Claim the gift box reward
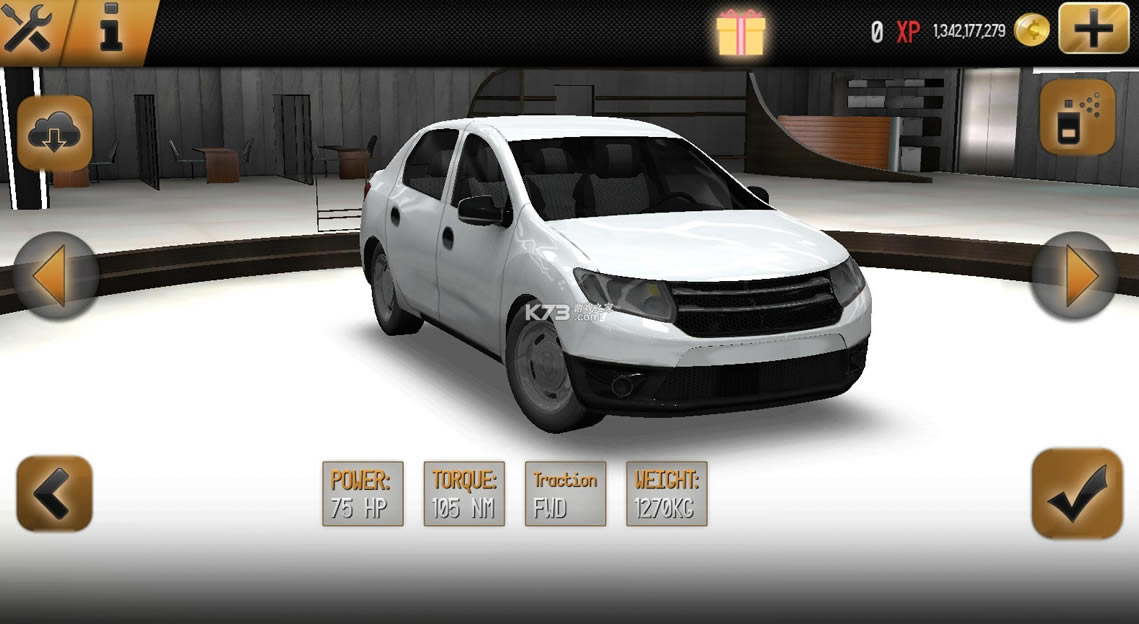Viewport: 1139px width, 624px height. click(x=740, y=32)
